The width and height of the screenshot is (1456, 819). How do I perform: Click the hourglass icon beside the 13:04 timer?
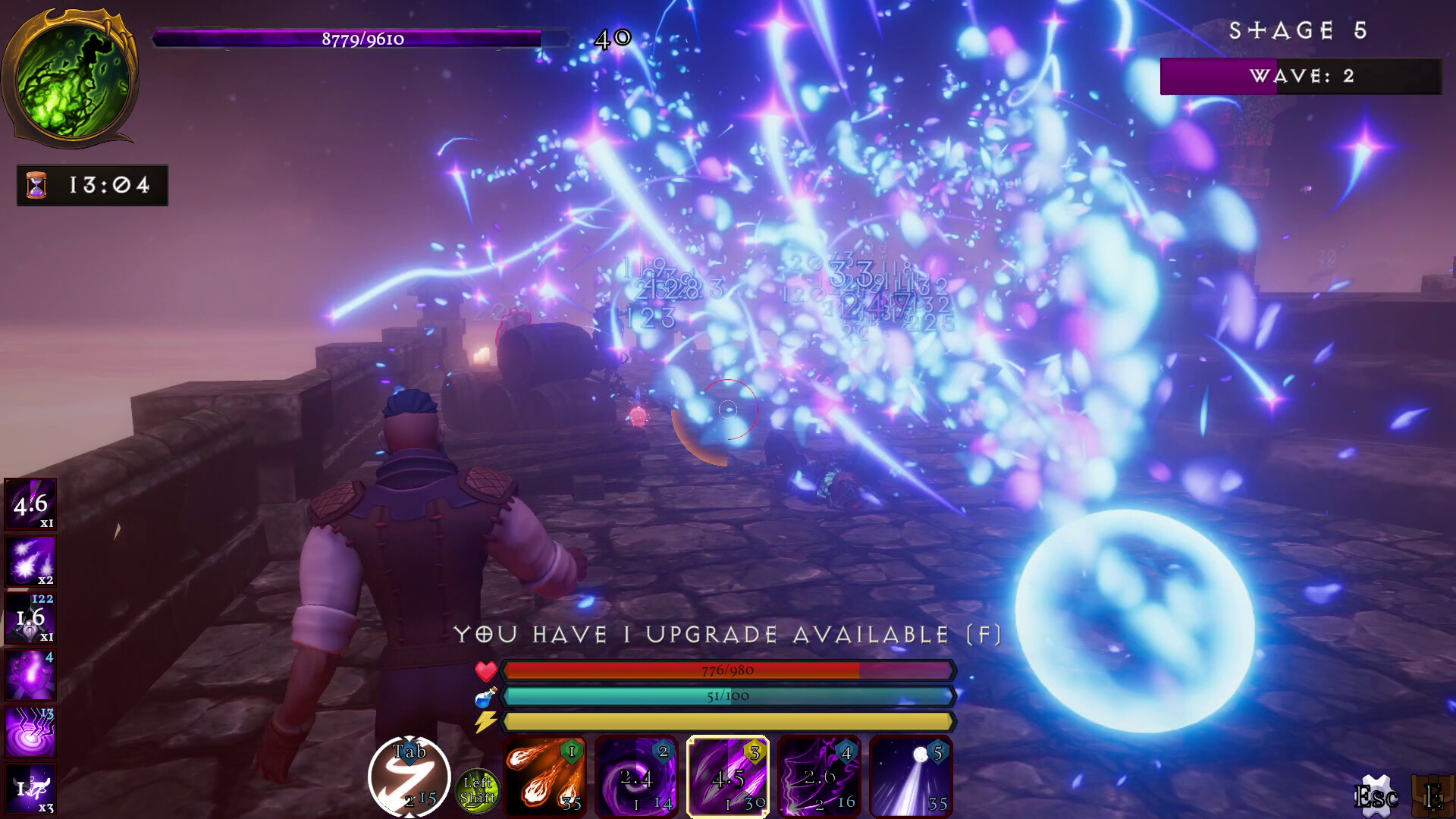36,184
